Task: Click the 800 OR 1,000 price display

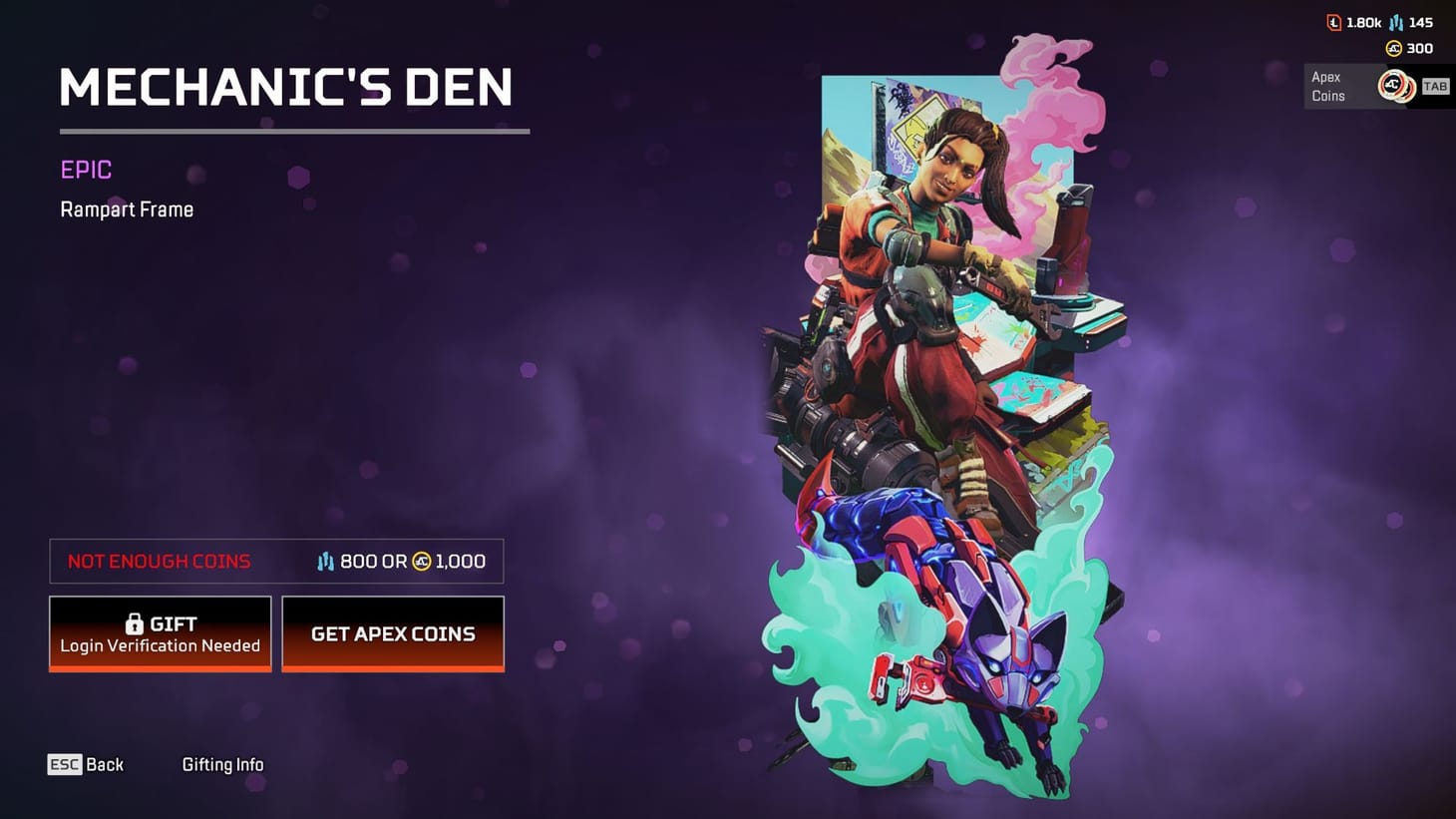Action: [x=399, y=561]
